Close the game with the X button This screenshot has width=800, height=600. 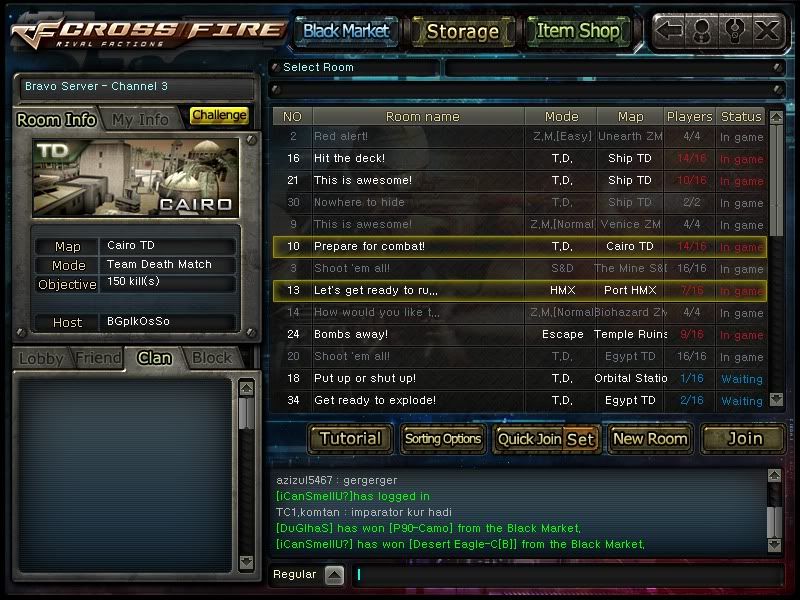coord(767,30)
